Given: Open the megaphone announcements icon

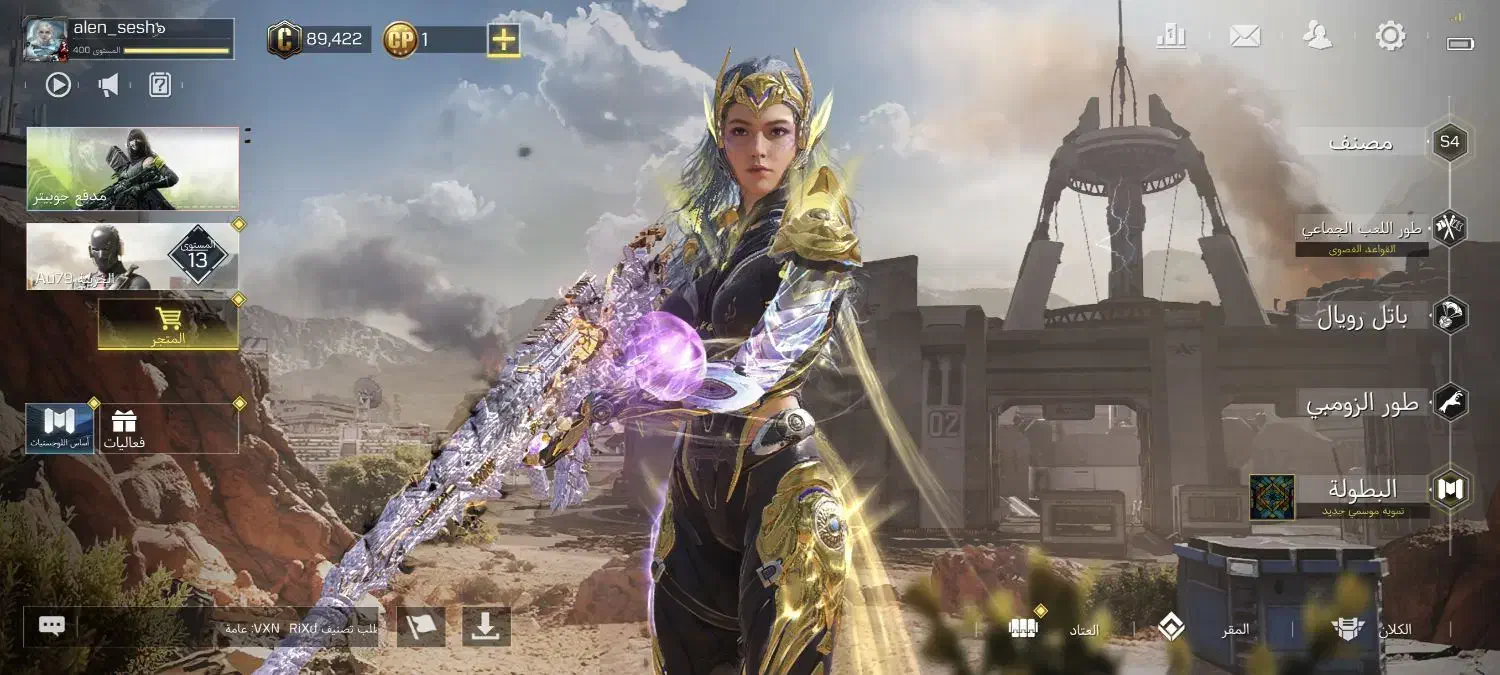Looking at the screenshot, I should tap(109, 85).
